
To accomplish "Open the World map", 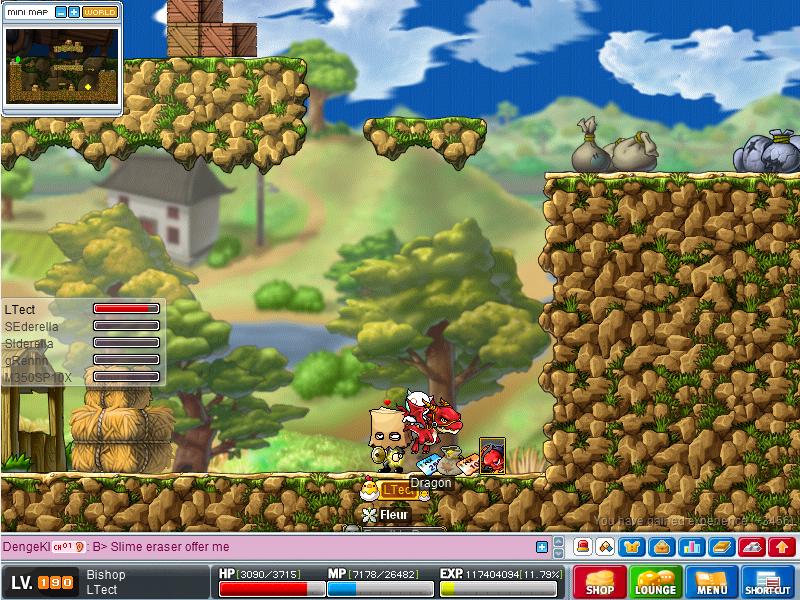I will tap(99, 12).
